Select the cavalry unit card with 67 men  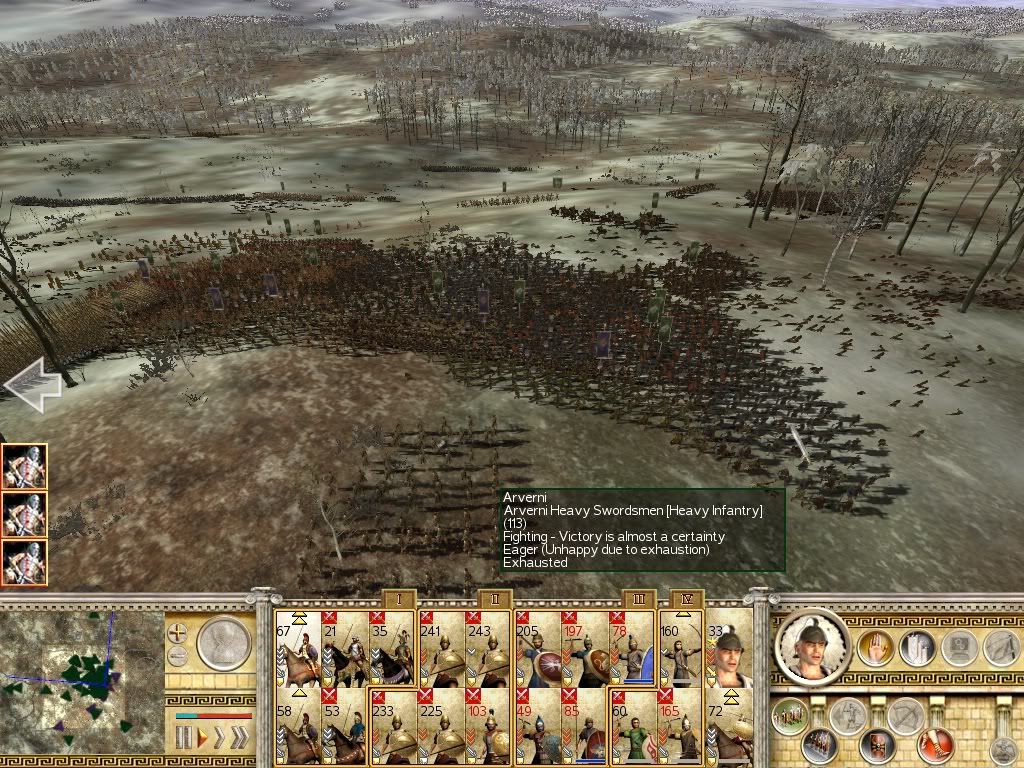(x=298, y=648)
